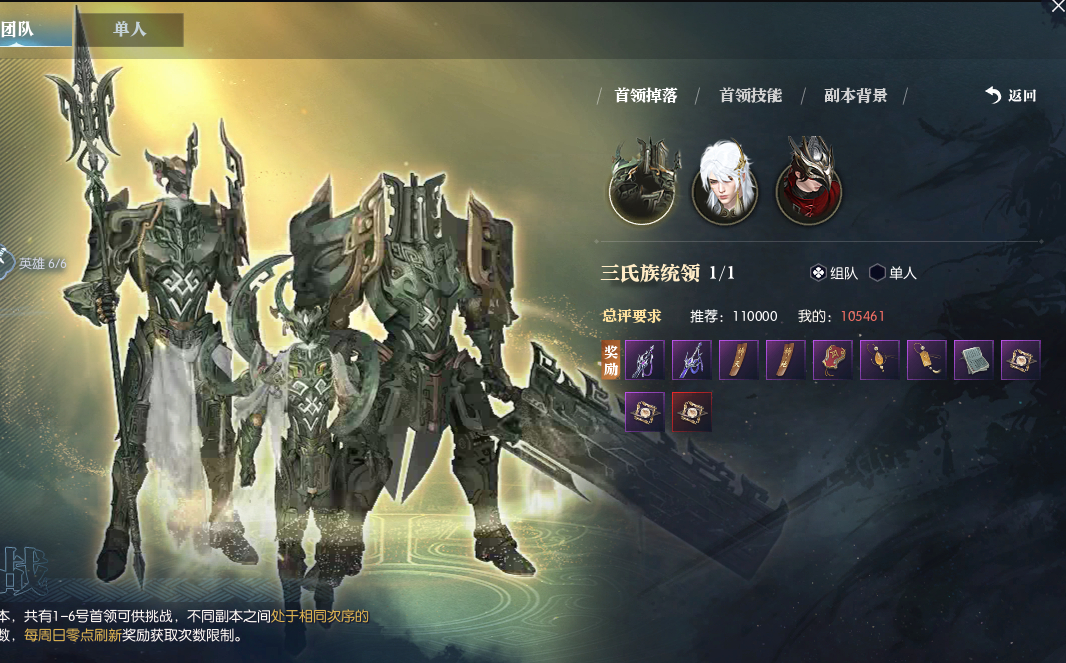Screen dimensions: 1066x663
Task: Inspect the red pouch reward item
Action: [832, 360]
